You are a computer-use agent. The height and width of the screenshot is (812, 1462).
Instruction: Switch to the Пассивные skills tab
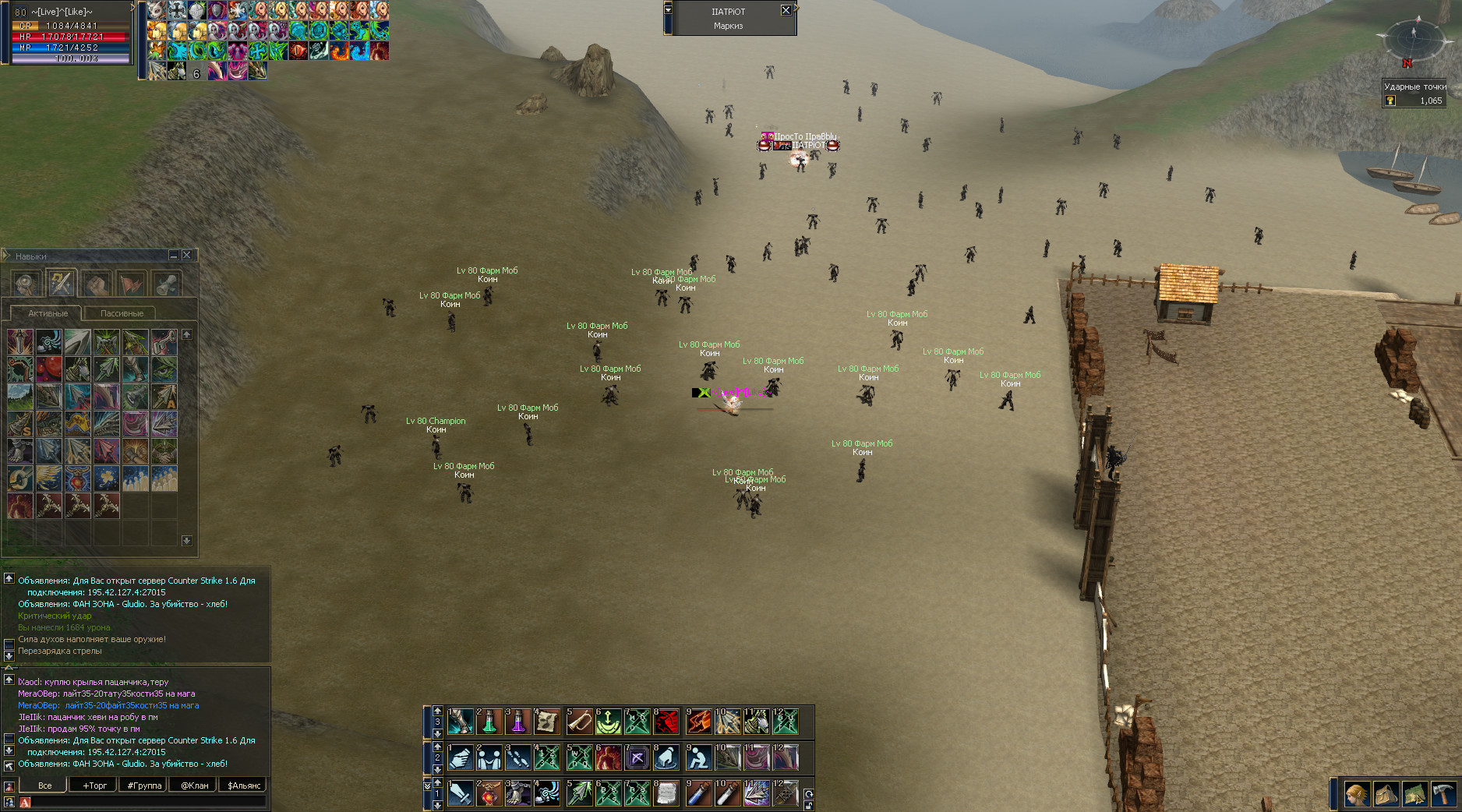pyautogui.click(x=122, y=313)
